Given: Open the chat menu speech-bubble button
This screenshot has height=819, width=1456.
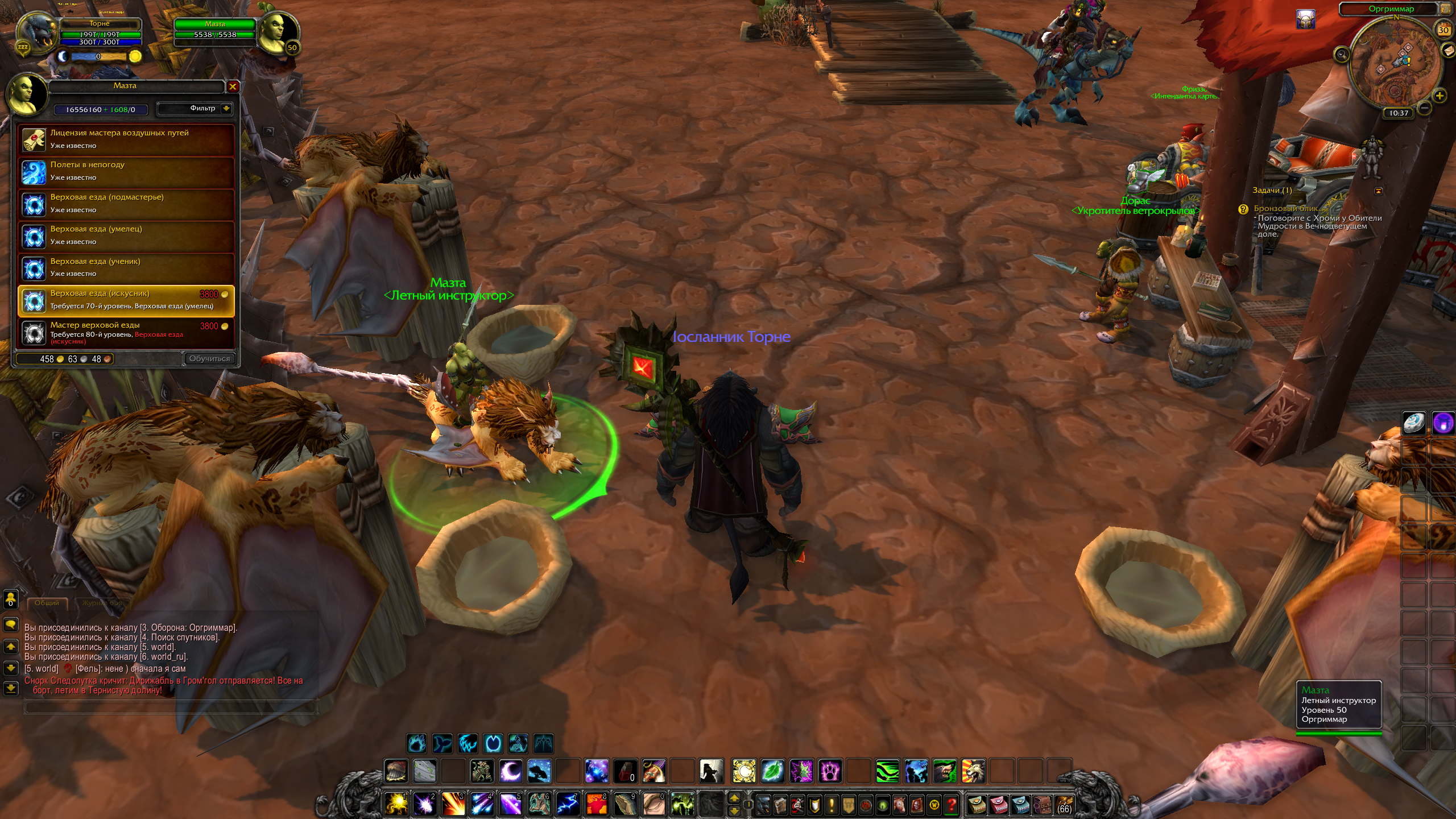Looking at the screenshot, I should [x=11, y=625].
